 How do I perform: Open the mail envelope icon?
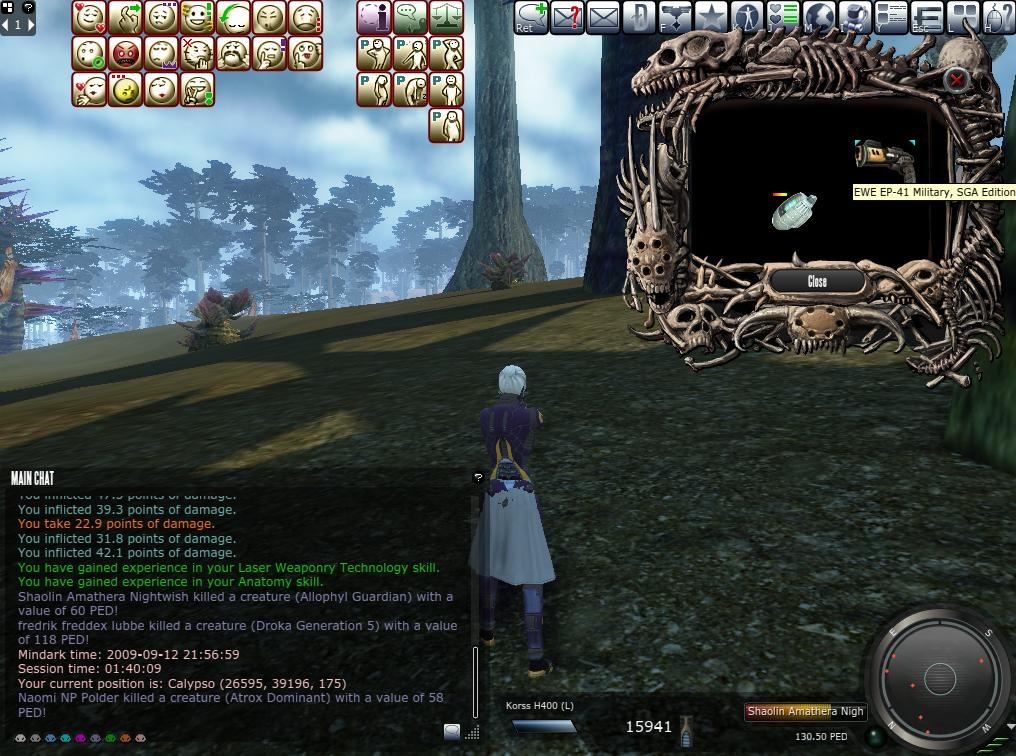coord(603,17)
